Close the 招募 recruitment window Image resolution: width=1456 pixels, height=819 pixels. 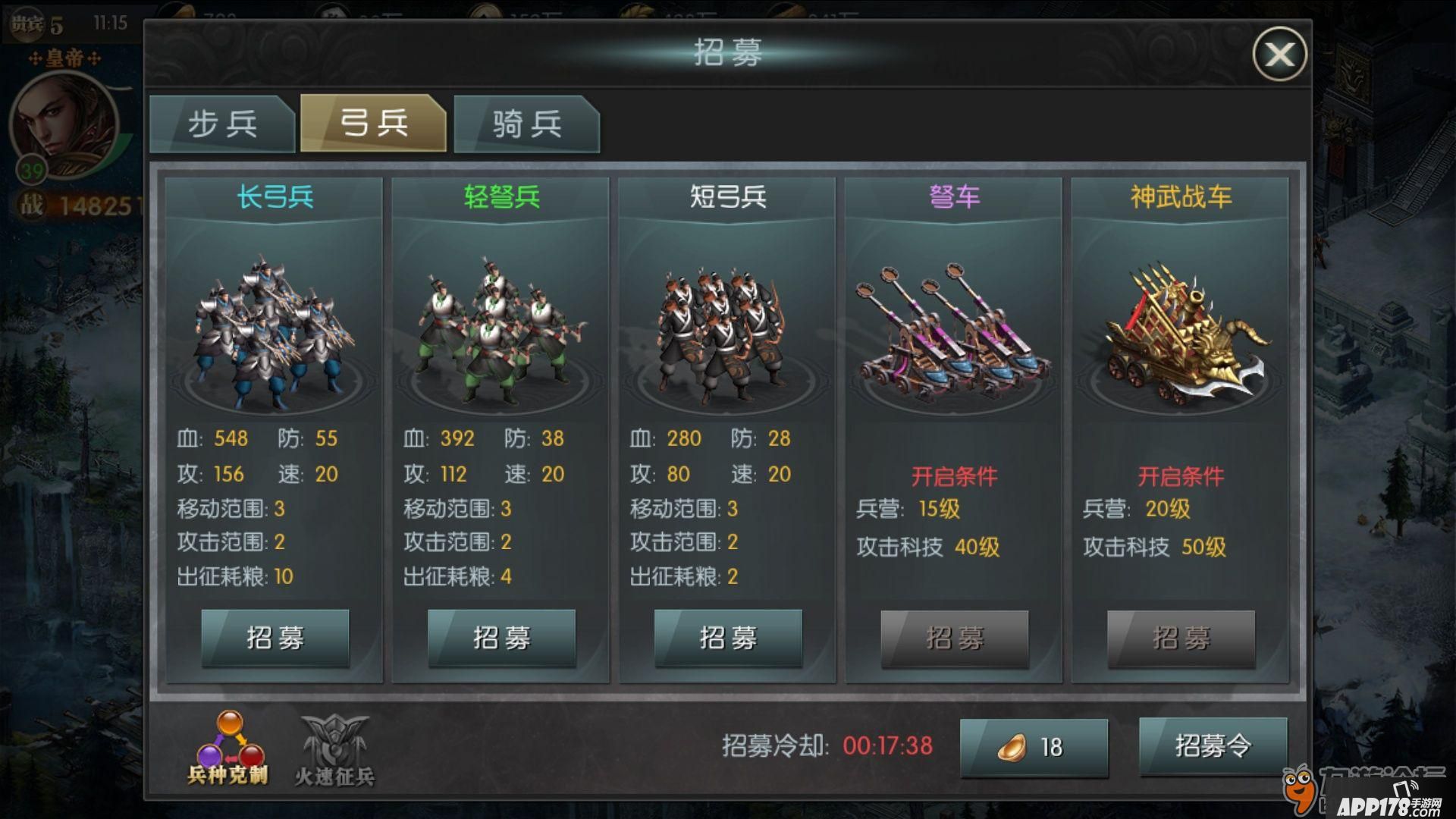point(1279,54)
